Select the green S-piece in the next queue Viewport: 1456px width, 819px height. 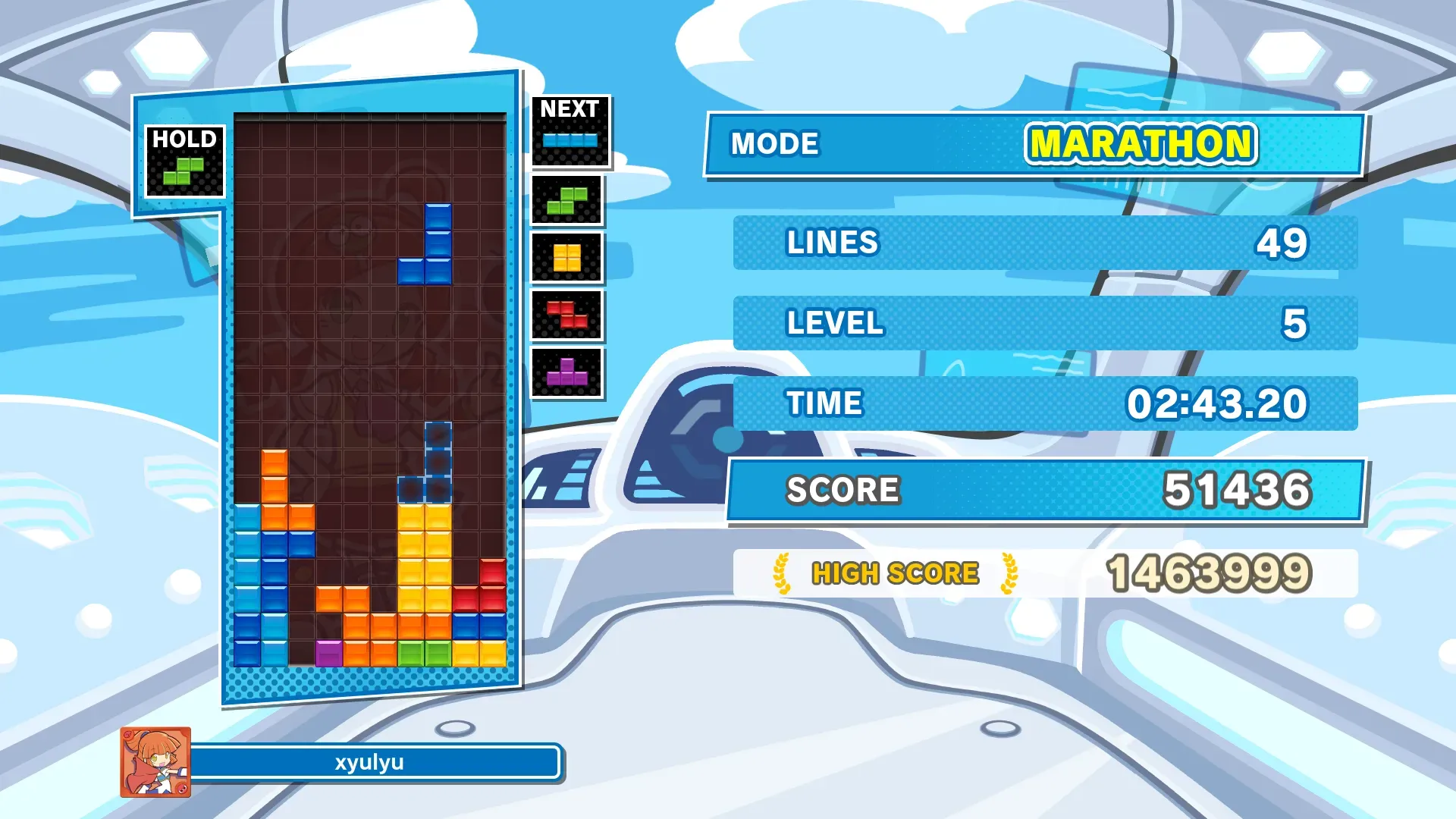pyautogui.click(x=566, y=201)
